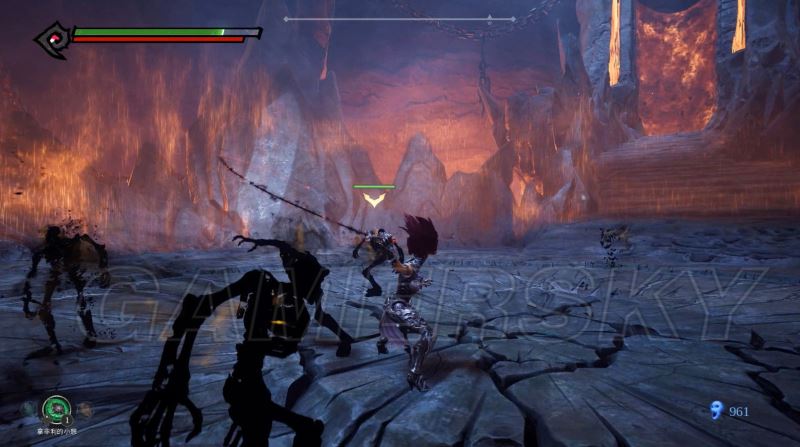Click the character emblem beside the health bar
Image resolution: width=800 pixels, height=447 pixels.
pyautogui.click(x=50, y=38)
